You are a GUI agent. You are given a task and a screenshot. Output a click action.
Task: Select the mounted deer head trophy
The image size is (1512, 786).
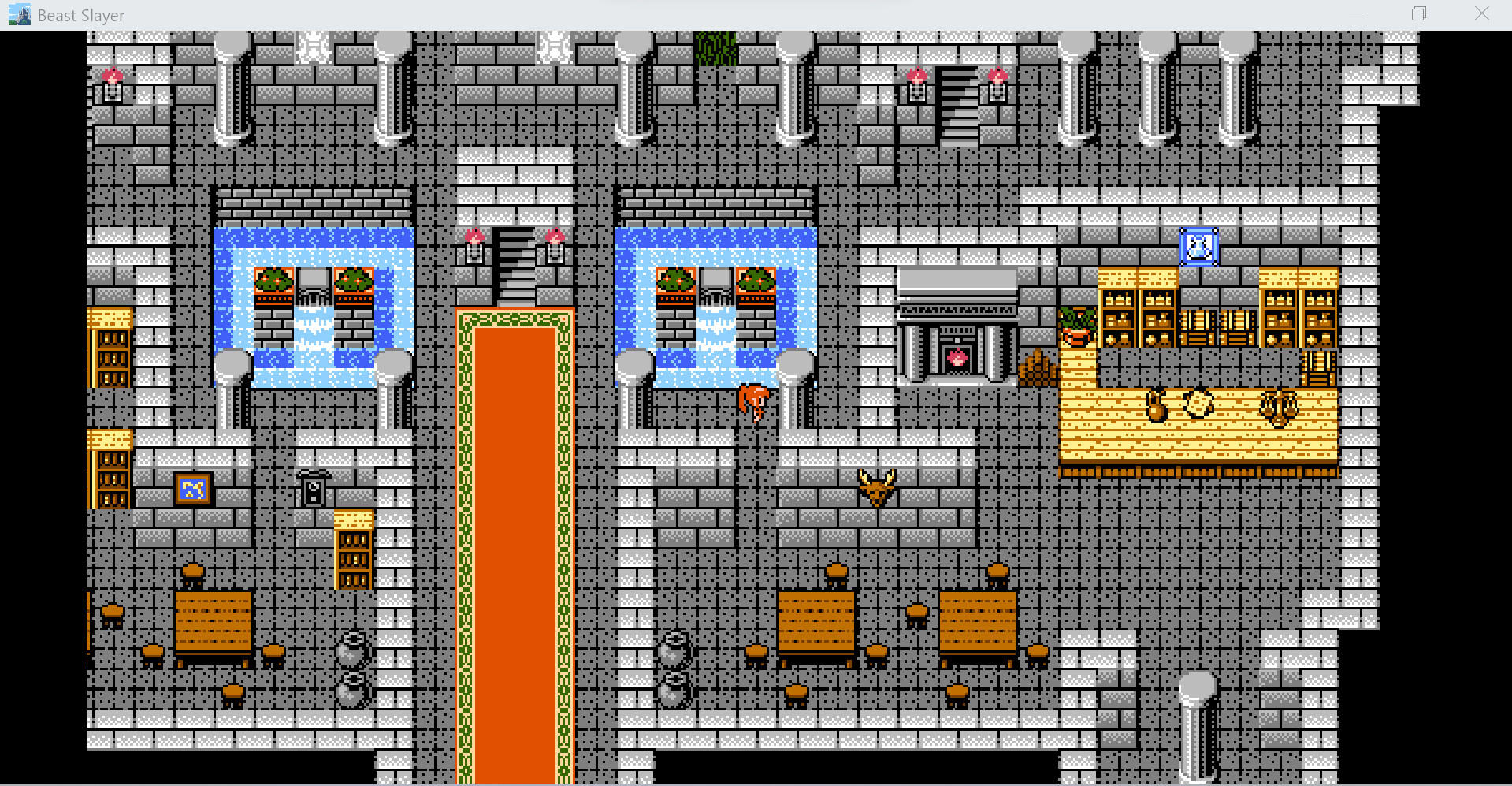[x=877, y=485]
